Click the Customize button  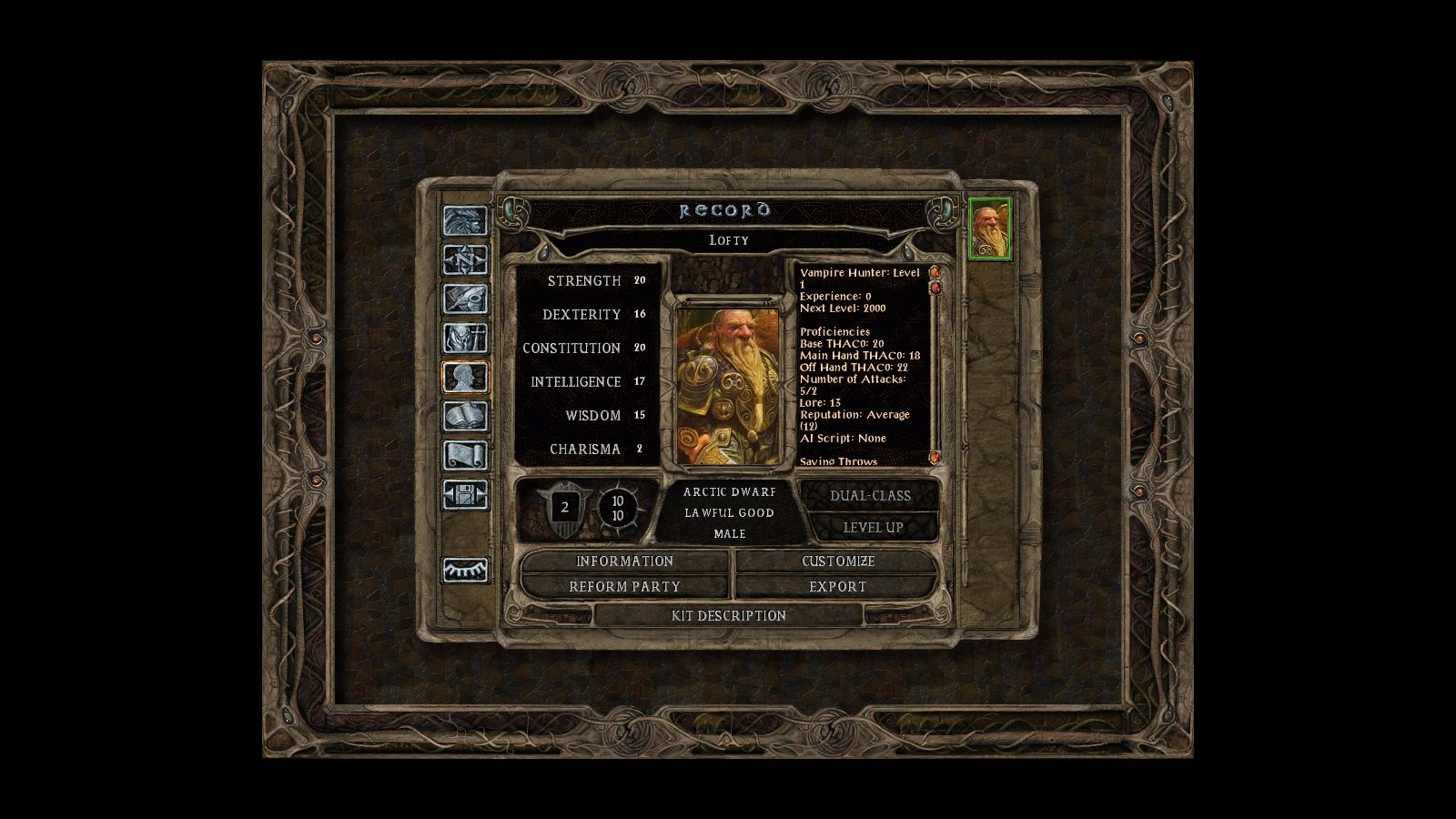837,561
